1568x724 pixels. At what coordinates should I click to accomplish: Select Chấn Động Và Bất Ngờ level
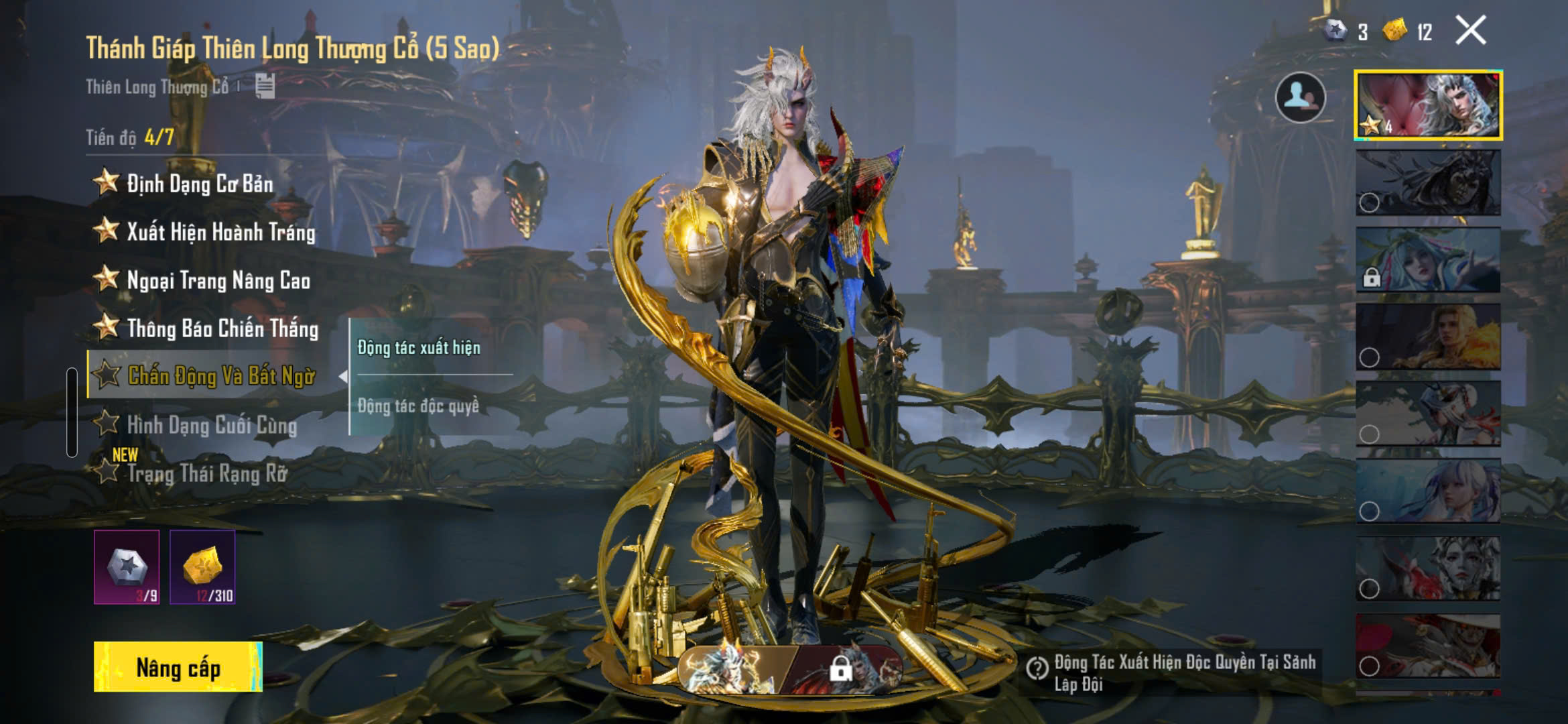point(220,375)
